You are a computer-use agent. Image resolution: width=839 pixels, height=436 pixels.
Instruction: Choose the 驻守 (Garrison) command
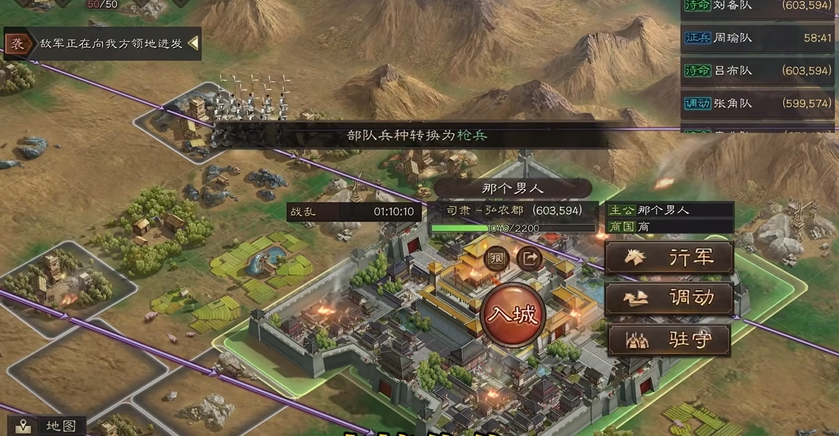click(669, 339)
